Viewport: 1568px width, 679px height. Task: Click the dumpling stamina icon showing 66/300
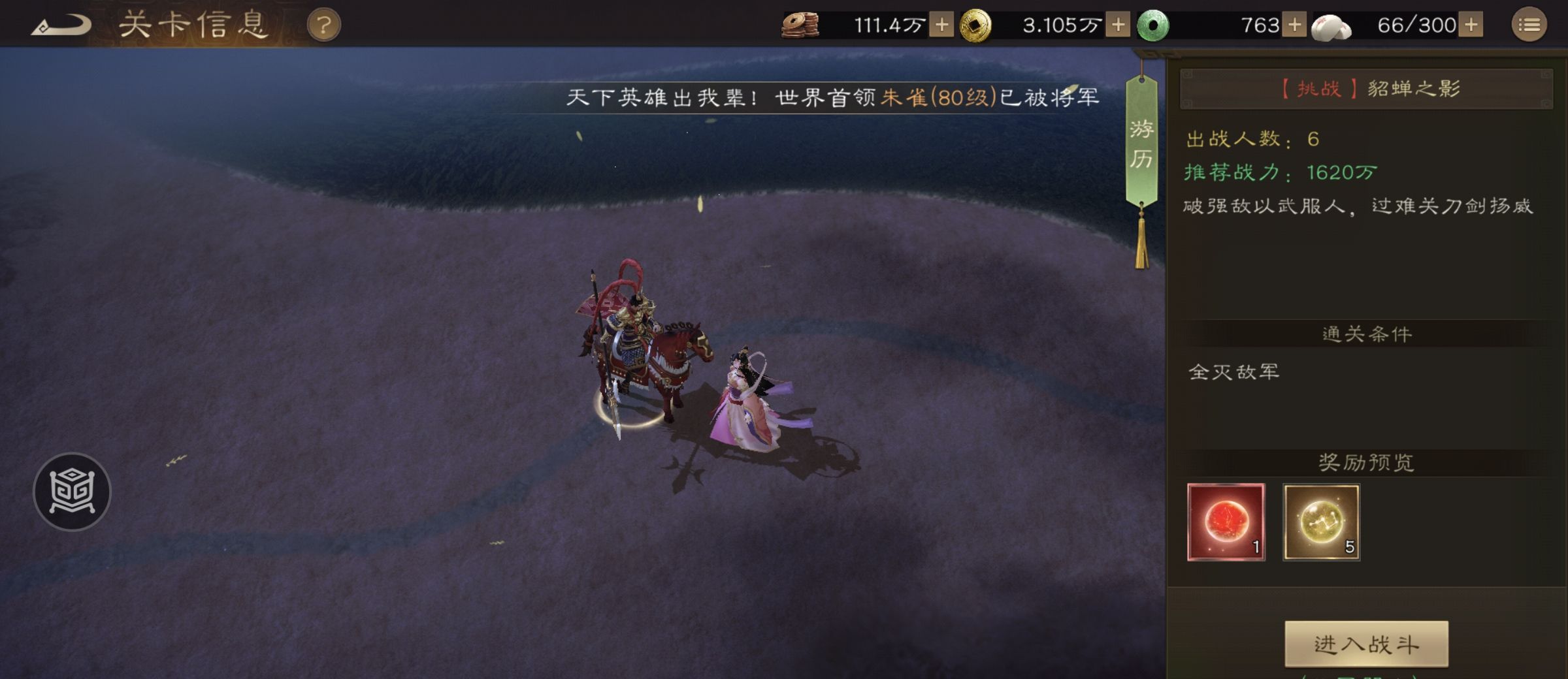[x=1332, y=25]
